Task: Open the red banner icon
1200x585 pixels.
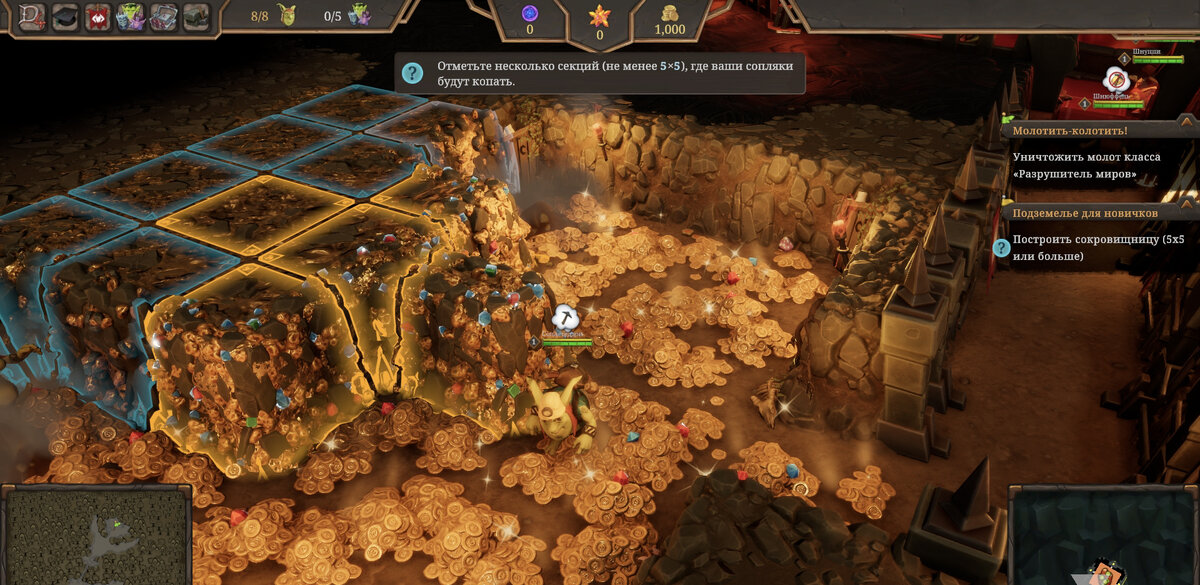Action: point(98,16)
